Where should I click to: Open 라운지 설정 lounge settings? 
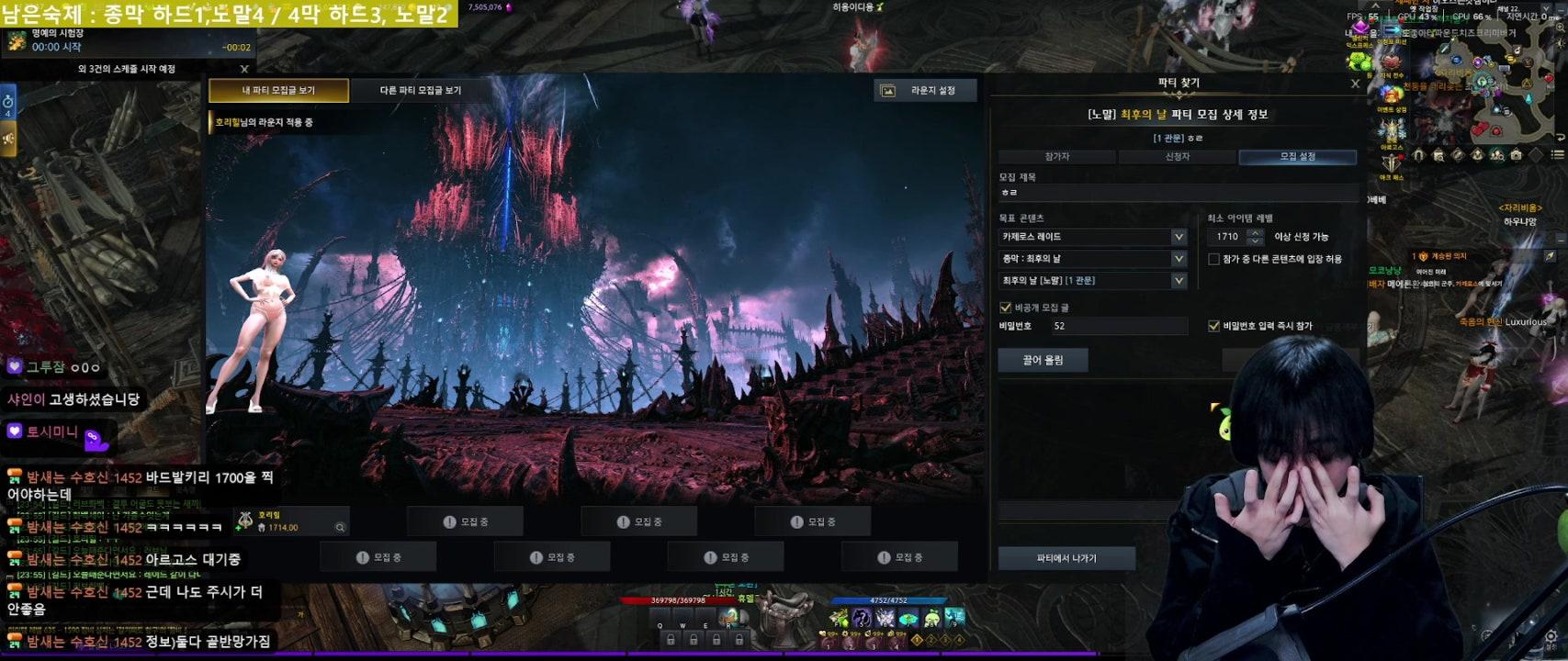(925, 90)
